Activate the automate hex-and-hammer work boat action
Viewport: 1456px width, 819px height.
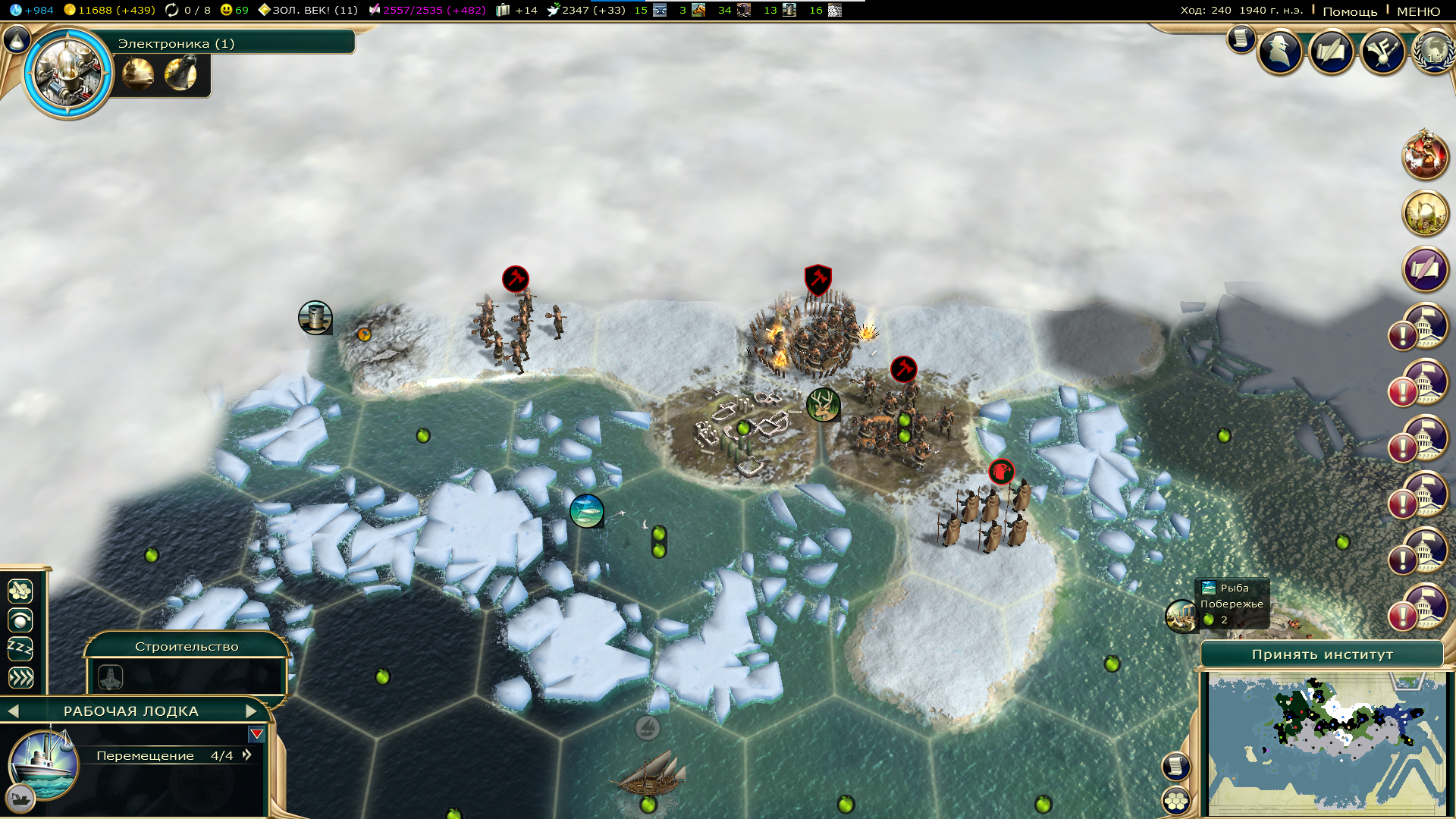20,590
